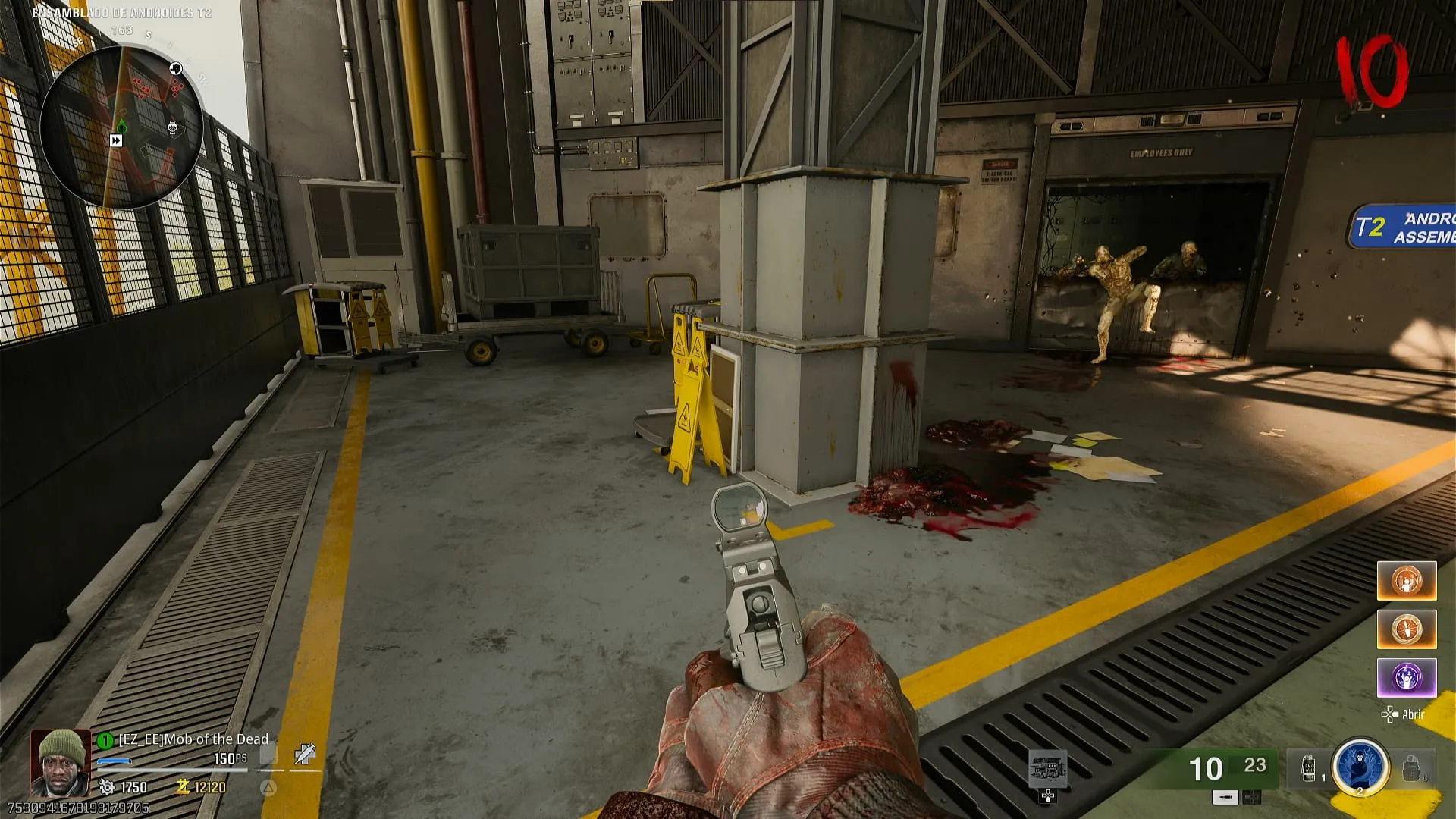
Task: Open the circular minimap
Action: (x=121, y=127)
